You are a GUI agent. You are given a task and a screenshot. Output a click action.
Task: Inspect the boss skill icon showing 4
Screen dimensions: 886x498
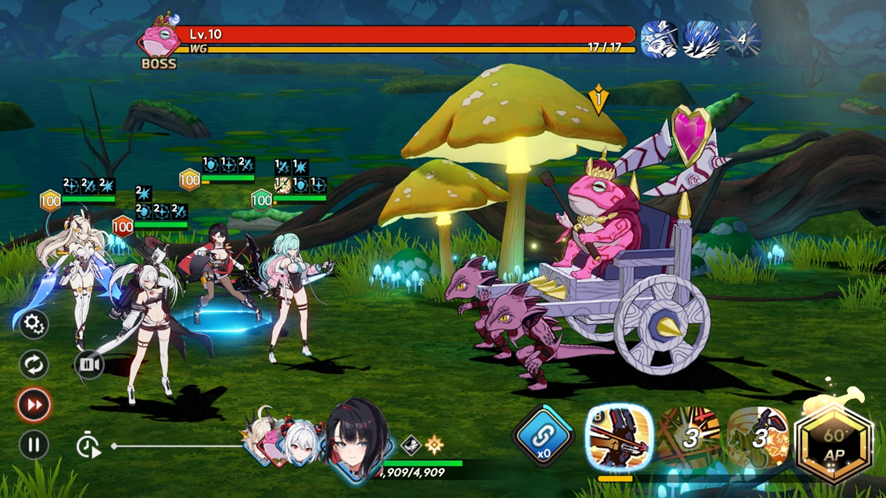click(742, 40)
